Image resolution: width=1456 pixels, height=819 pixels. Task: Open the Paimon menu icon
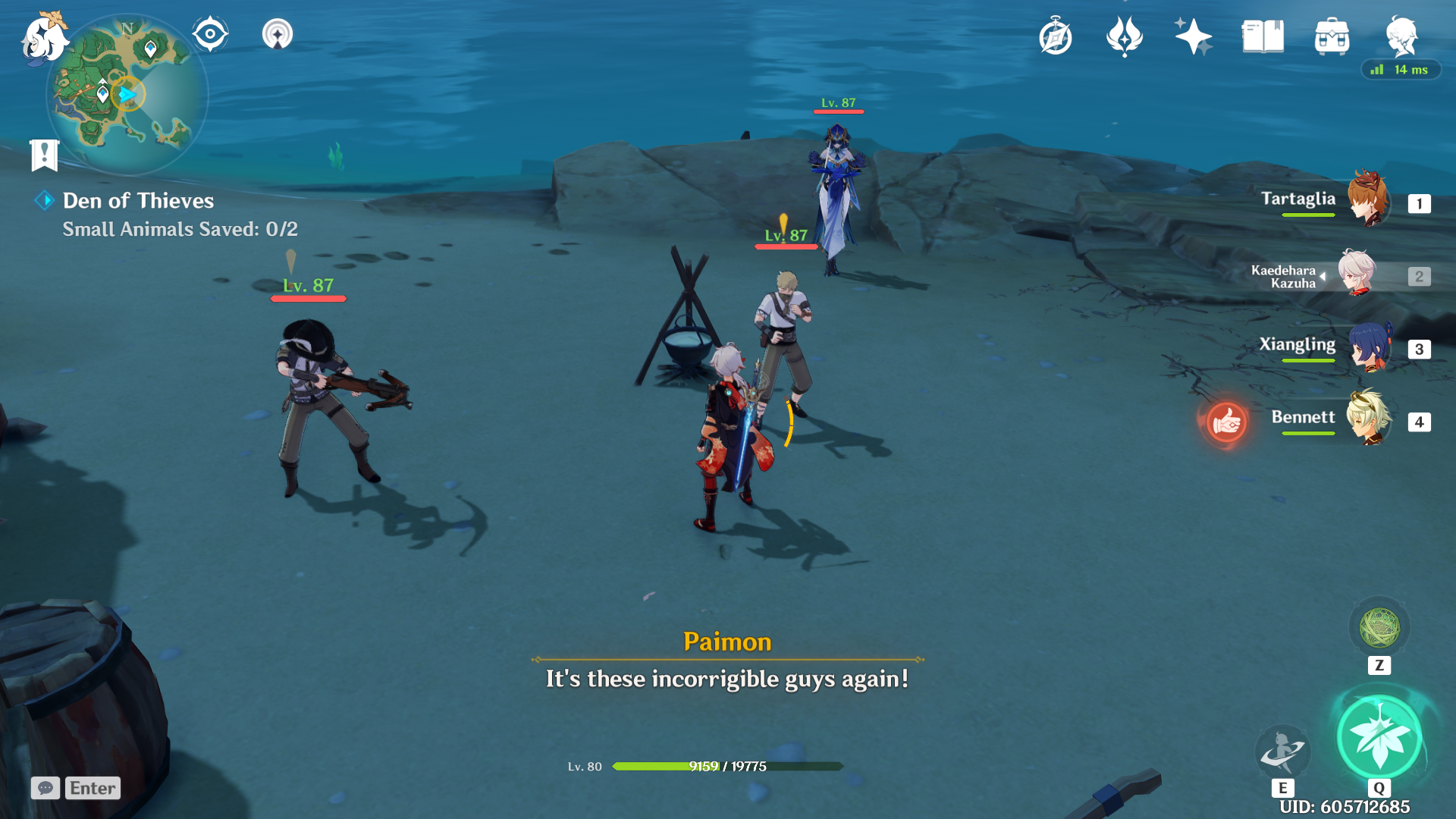[x=43, y=38]
